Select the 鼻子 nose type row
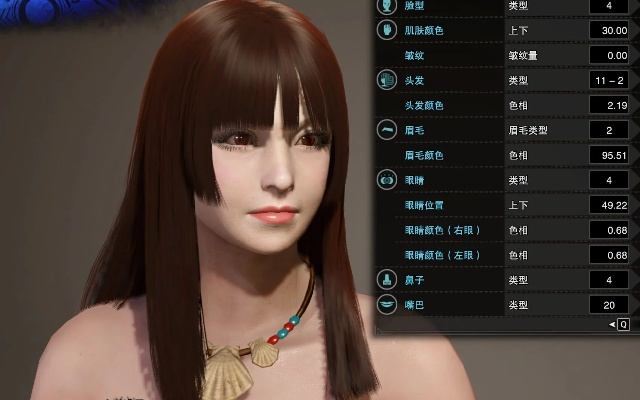 (x=416, y=279)
